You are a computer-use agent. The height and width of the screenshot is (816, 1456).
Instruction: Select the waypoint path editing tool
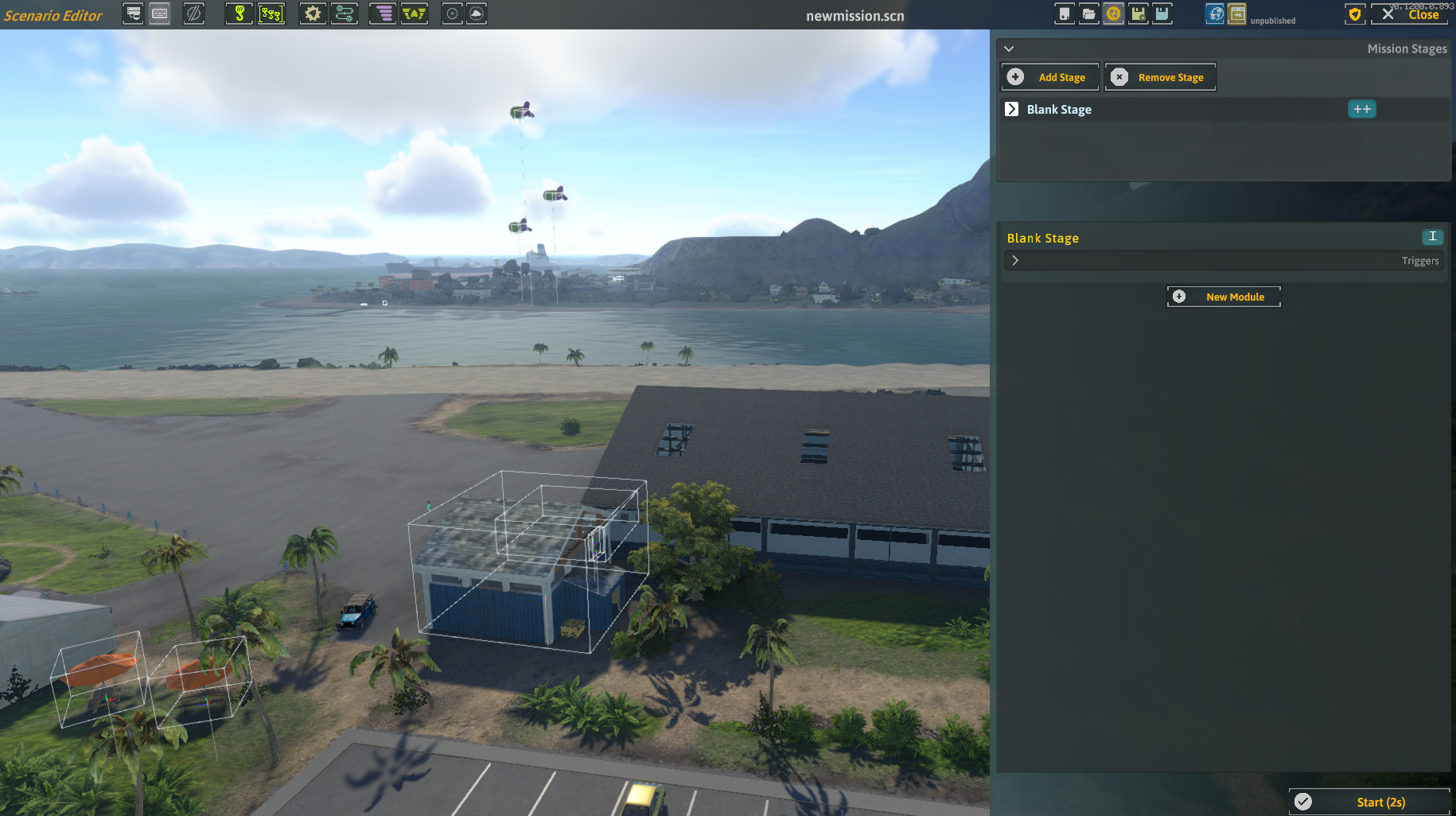point(344,14)
